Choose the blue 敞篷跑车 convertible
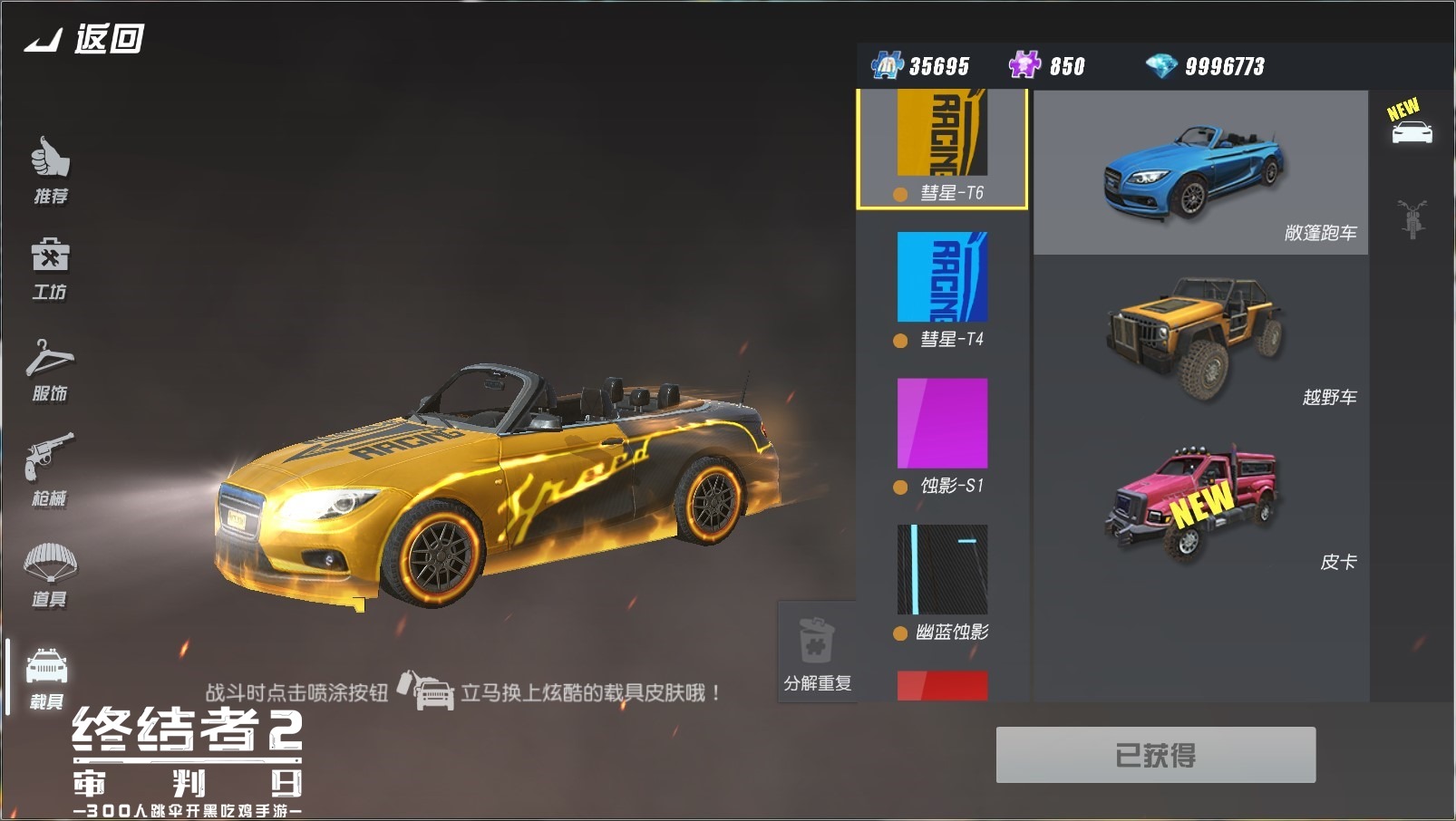This screenshot has height=821, width=1456. click(1199, 172)
